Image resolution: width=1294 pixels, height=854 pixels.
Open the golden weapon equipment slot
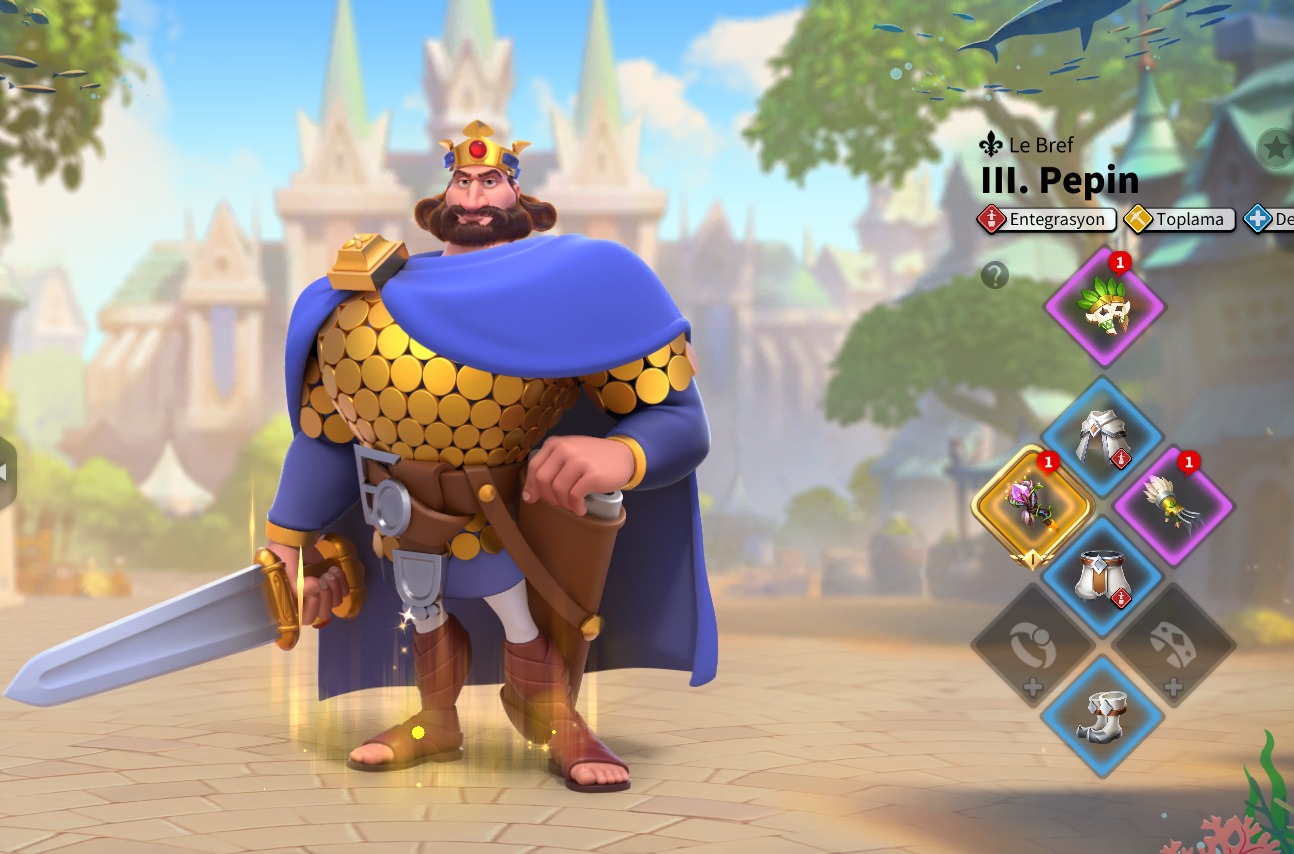[x=1033, y=506]
